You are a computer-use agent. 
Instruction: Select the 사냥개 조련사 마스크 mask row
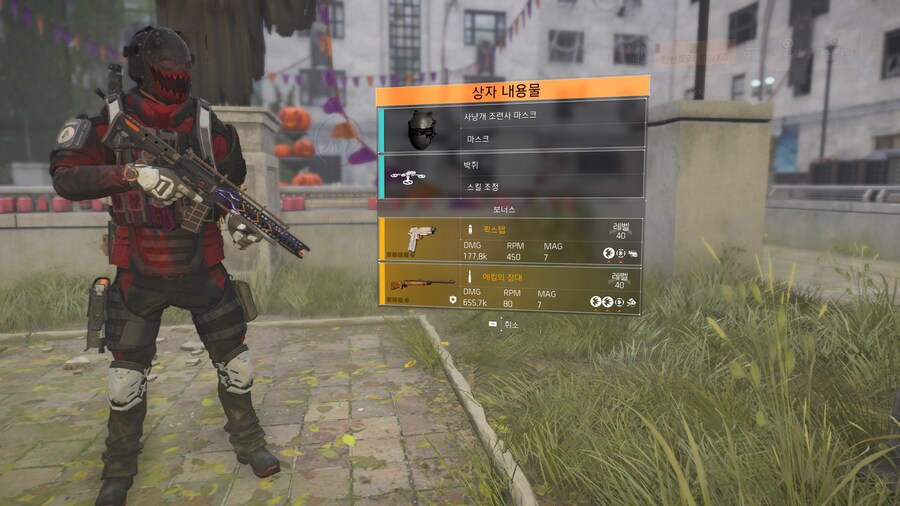coord(512,124)
